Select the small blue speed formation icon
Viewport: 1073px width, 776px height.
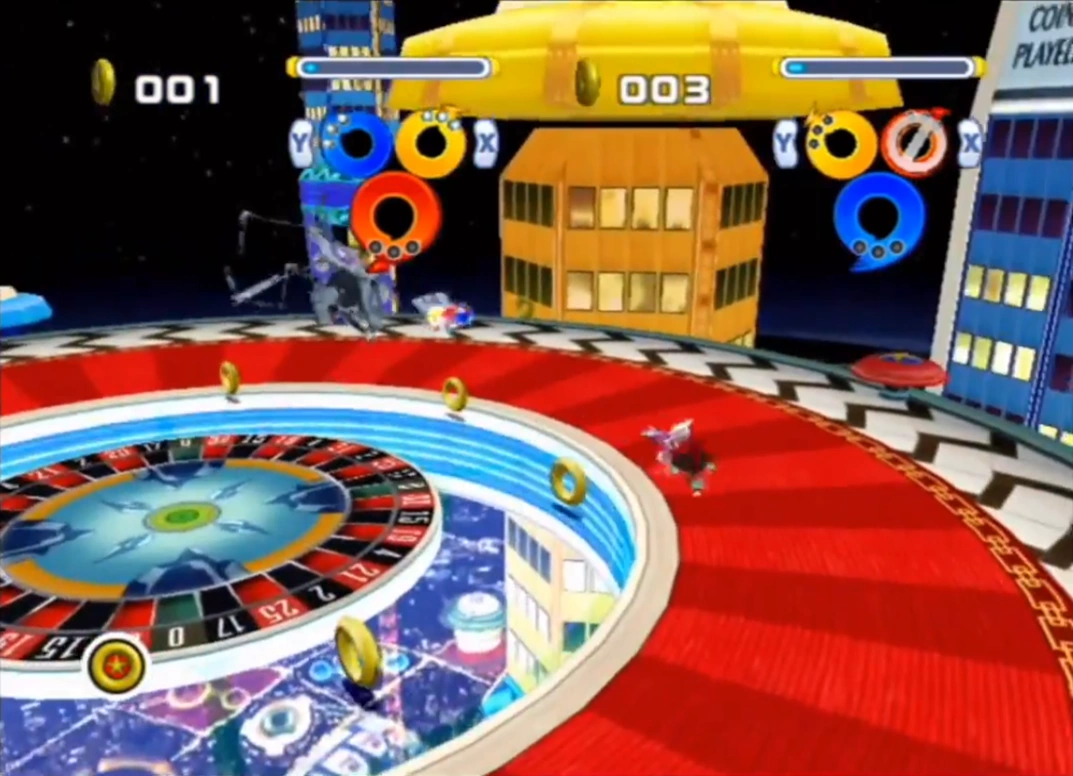pyautogui.click(x=355, y=144)
